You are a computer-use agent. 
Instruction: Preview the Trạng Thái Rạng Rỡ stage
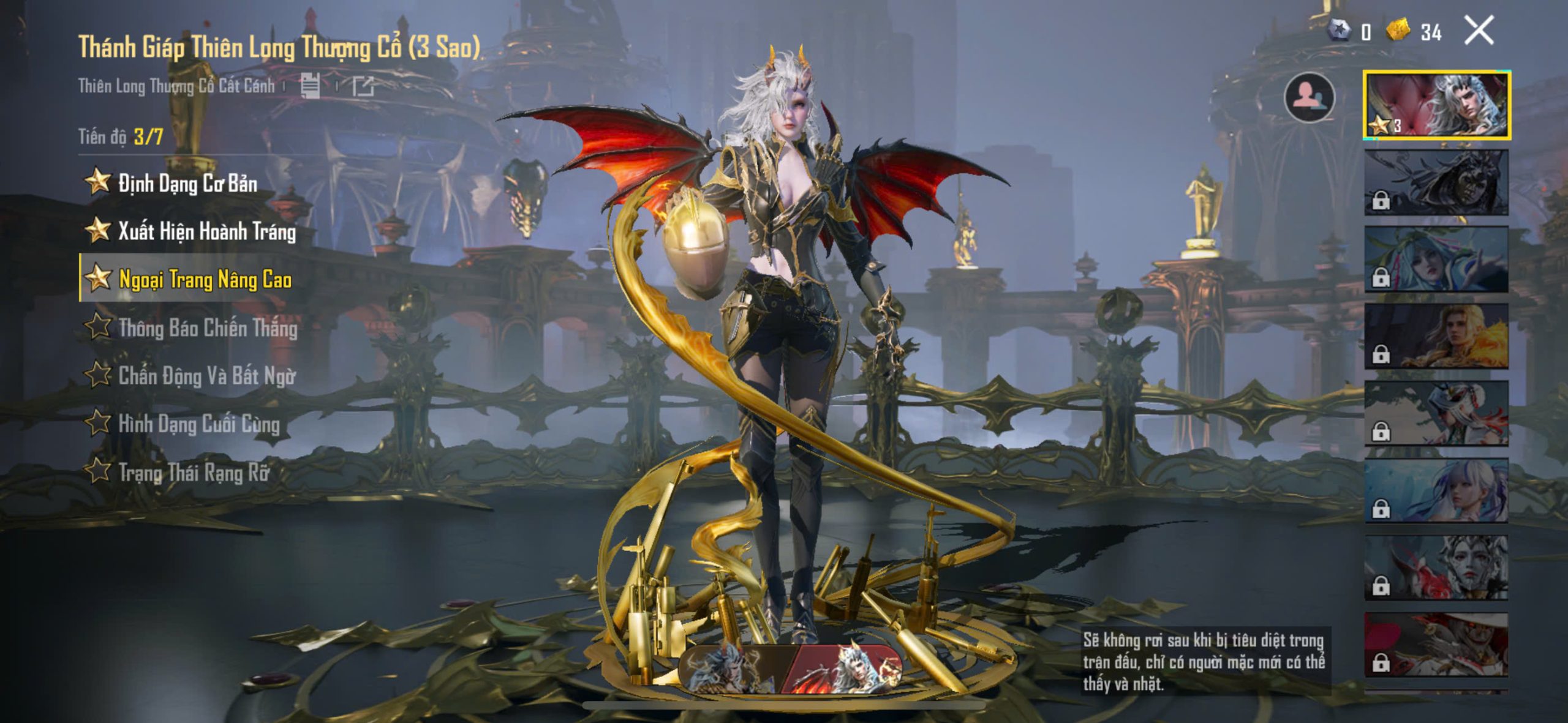[x=193, y=472]
